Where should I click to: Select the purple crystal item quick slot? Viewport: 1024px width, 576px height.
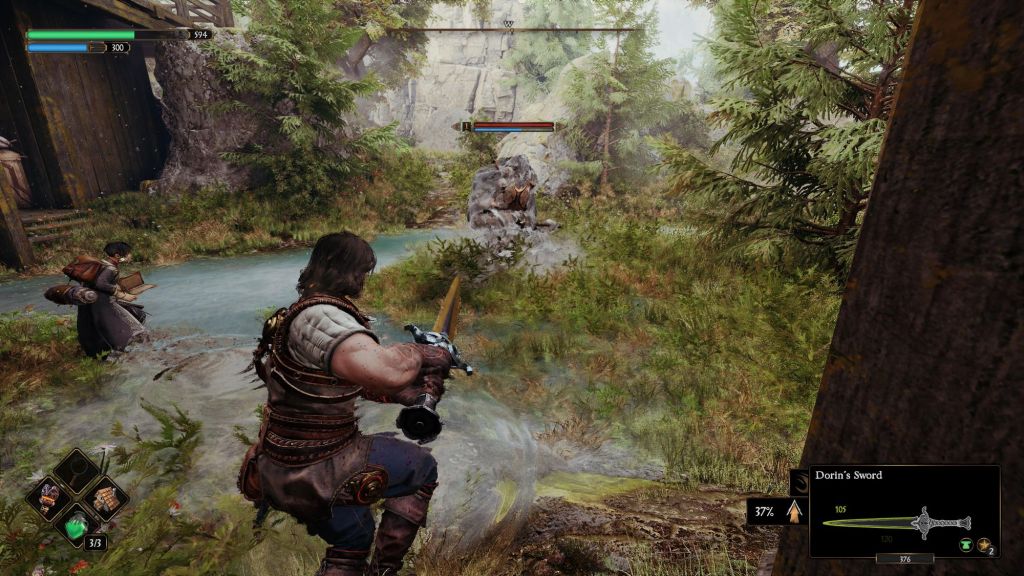point(50,496)
